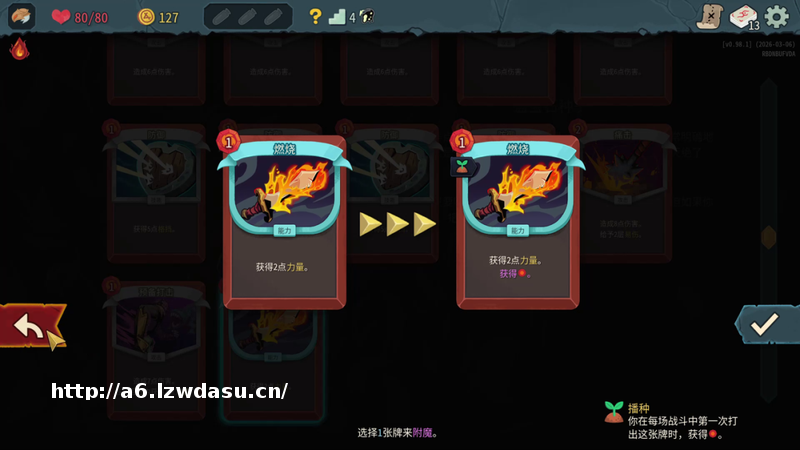The width and height of the screenshot is (800, 450).
Task: Click the yellow question mark icon
Action: click(x=315, y=16)
